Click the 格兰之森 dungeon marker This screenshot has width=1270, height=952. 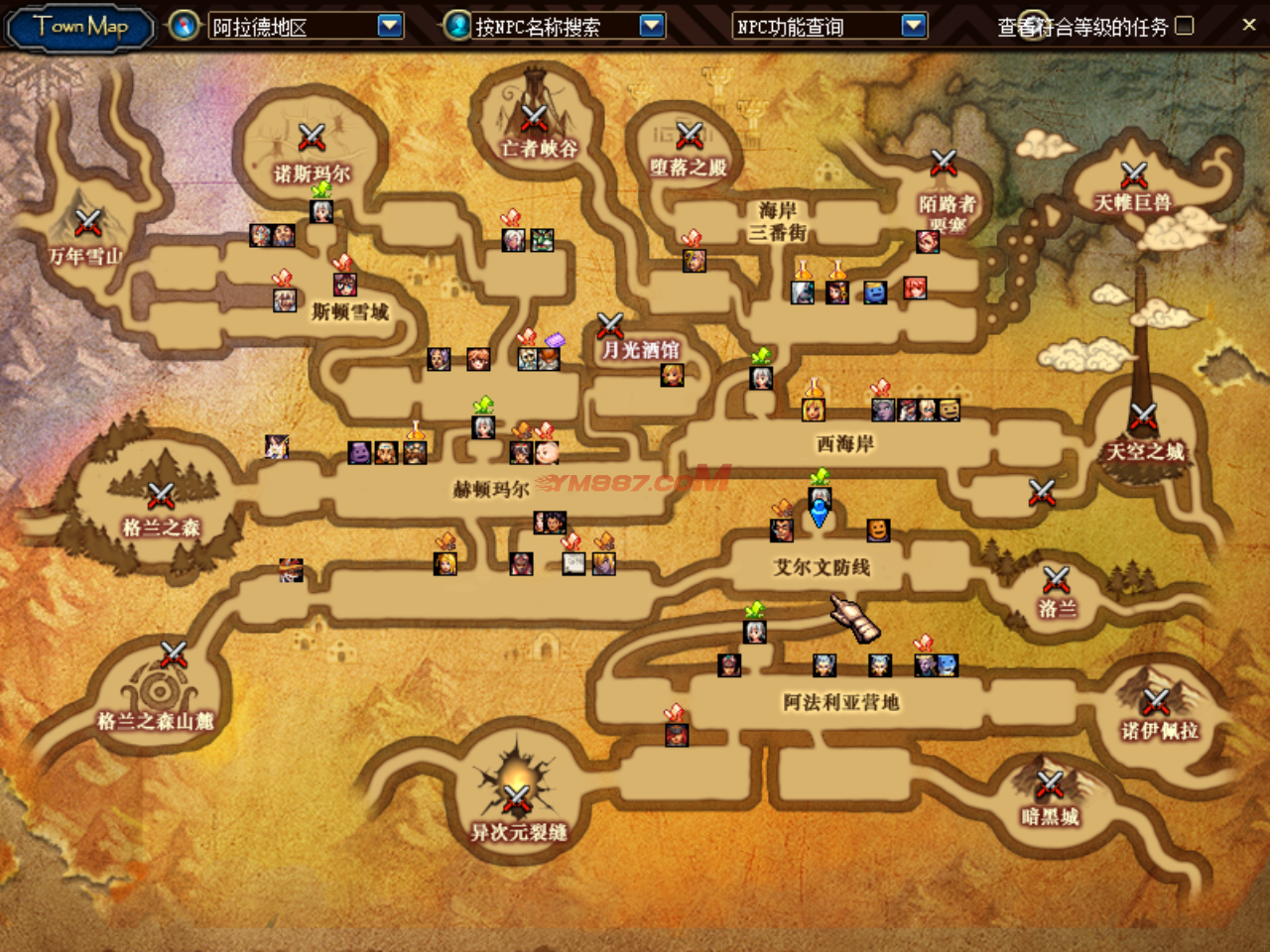tap(161, 495)
